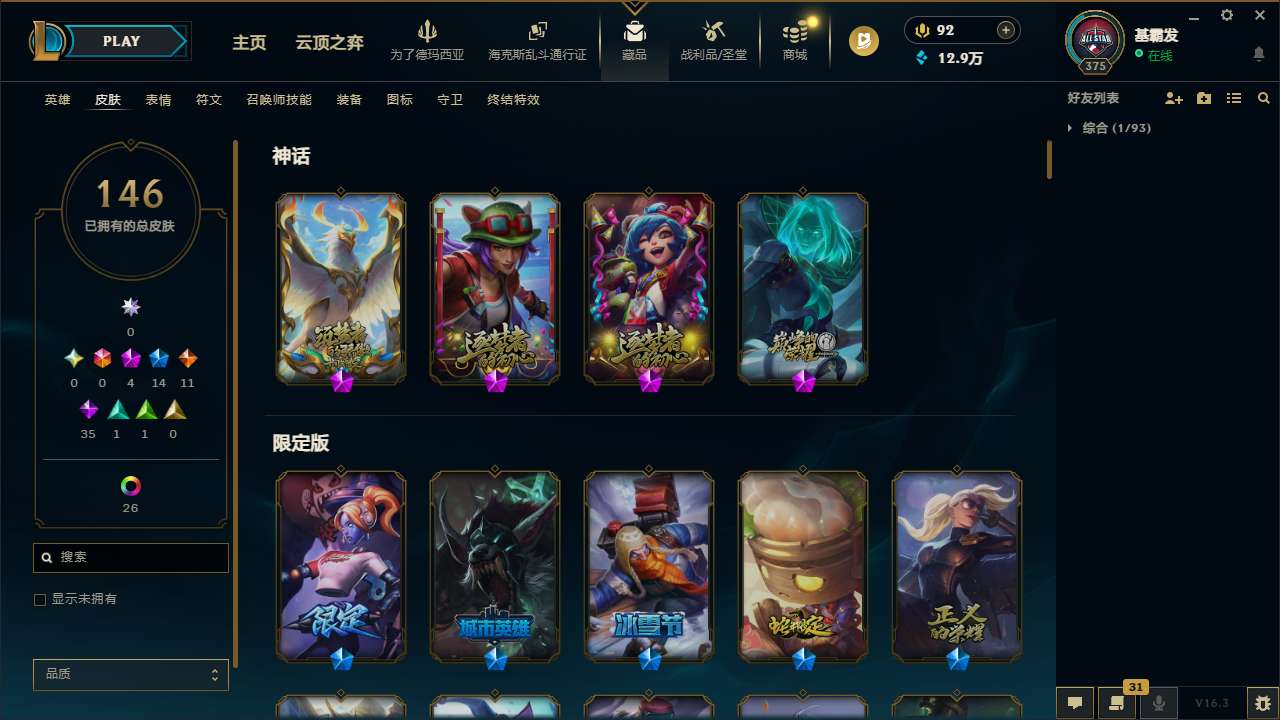Open the 商城 store
Viewport: 1280px width, 720px height.
(x=794, y=42)
